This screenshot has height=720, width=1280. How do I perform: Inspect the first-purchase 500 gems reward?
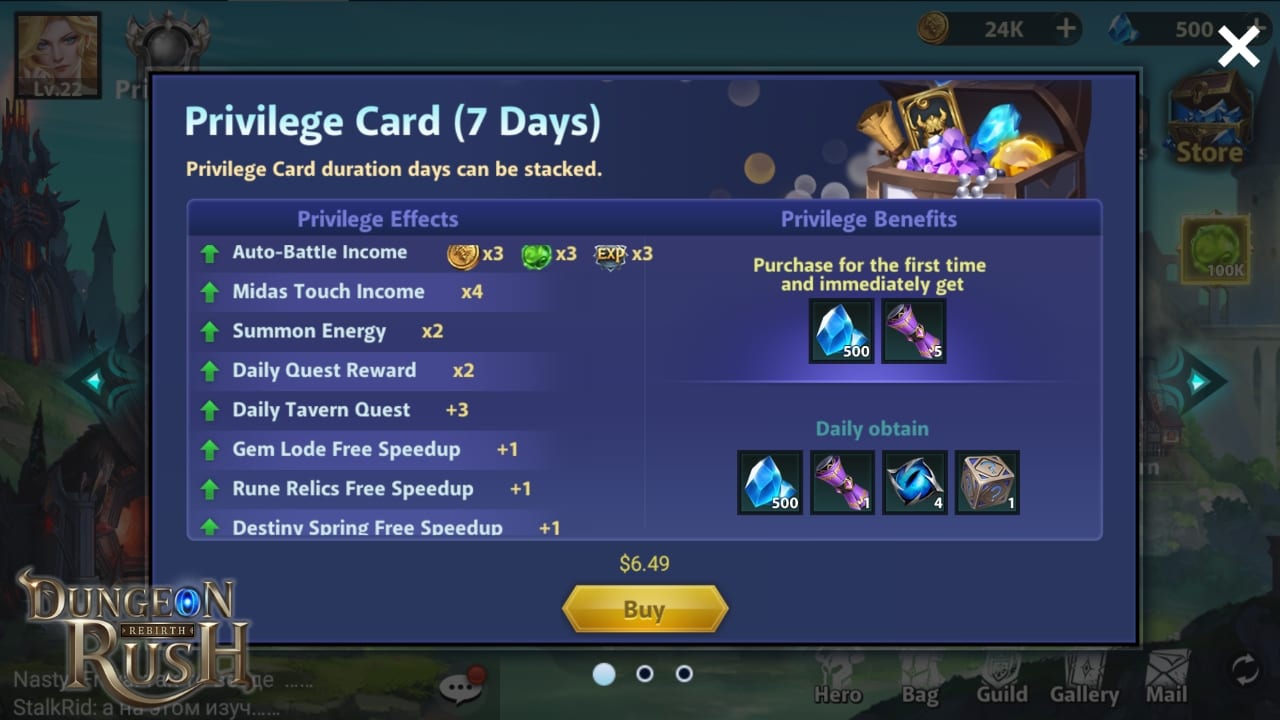click(x=841, y=331)
